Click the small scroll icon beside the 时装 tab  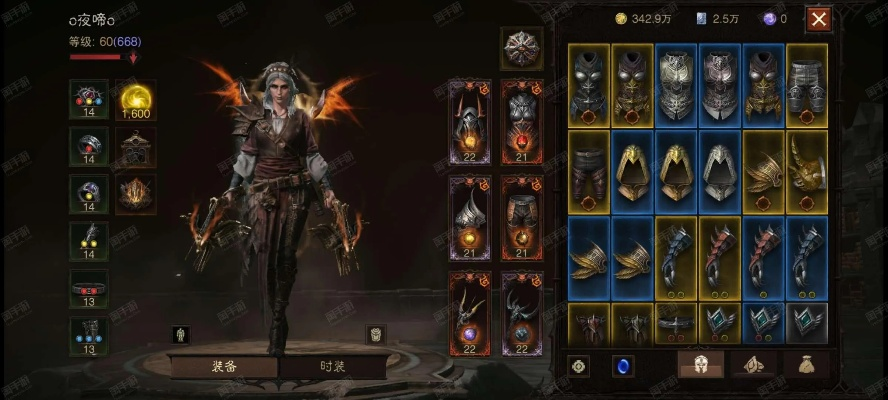376,334
